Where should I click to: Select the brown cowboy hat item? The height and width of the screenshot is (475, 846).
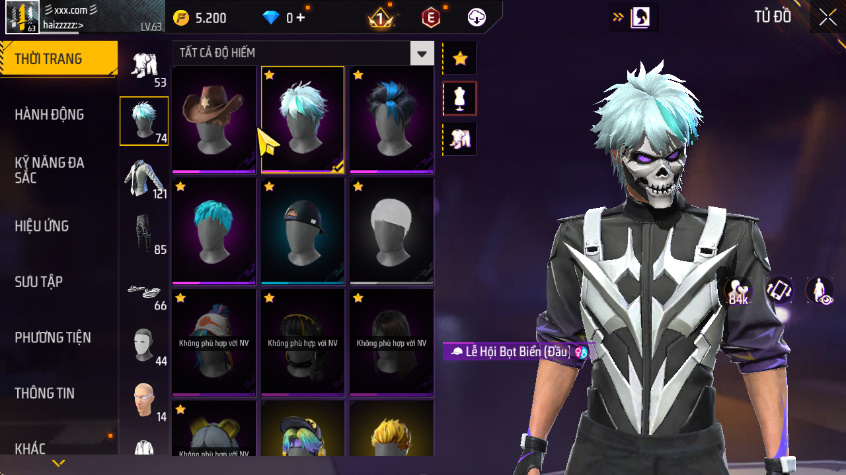[x=215, y=118]
